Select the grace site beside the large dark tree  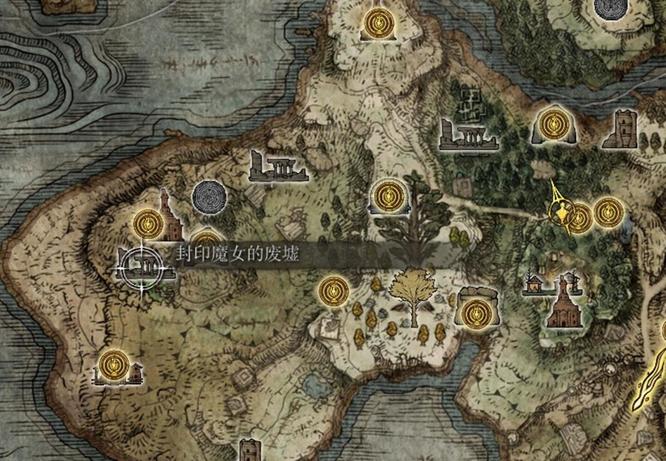(386, 197)
